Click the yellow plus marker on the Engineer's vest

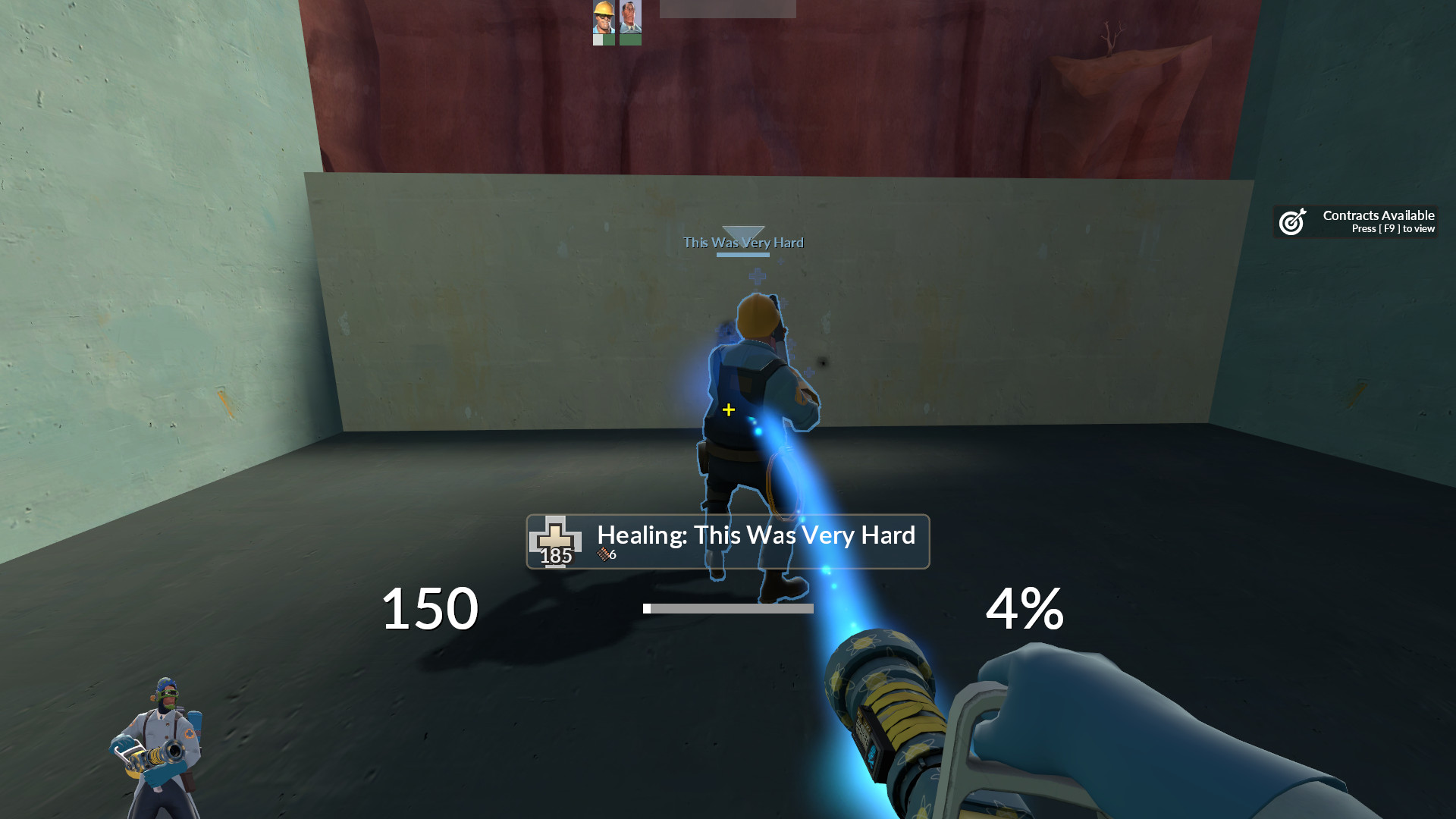coord(728,409)
